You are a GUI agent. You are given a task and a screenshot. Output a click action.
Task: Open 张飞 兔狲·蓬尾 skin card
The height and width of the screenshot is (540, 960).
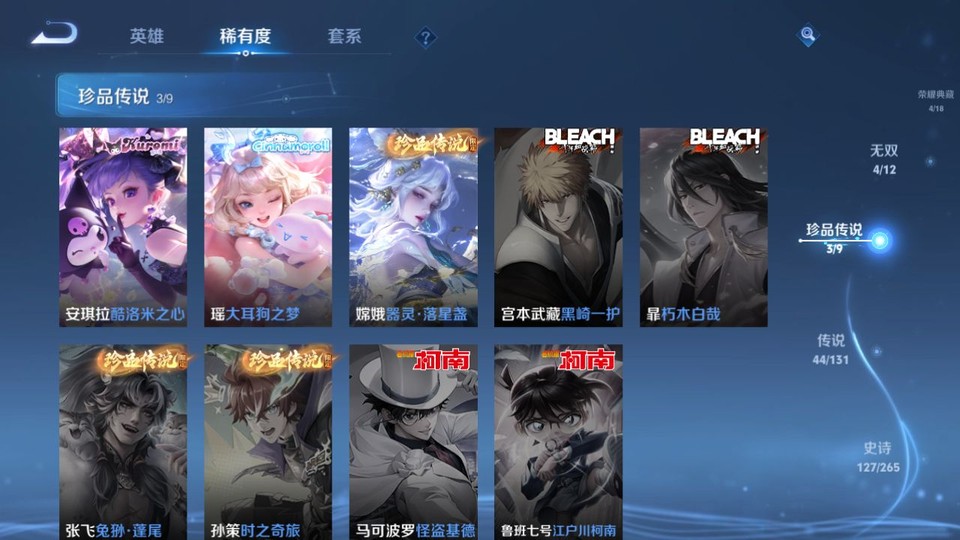(x=123, y=442)
